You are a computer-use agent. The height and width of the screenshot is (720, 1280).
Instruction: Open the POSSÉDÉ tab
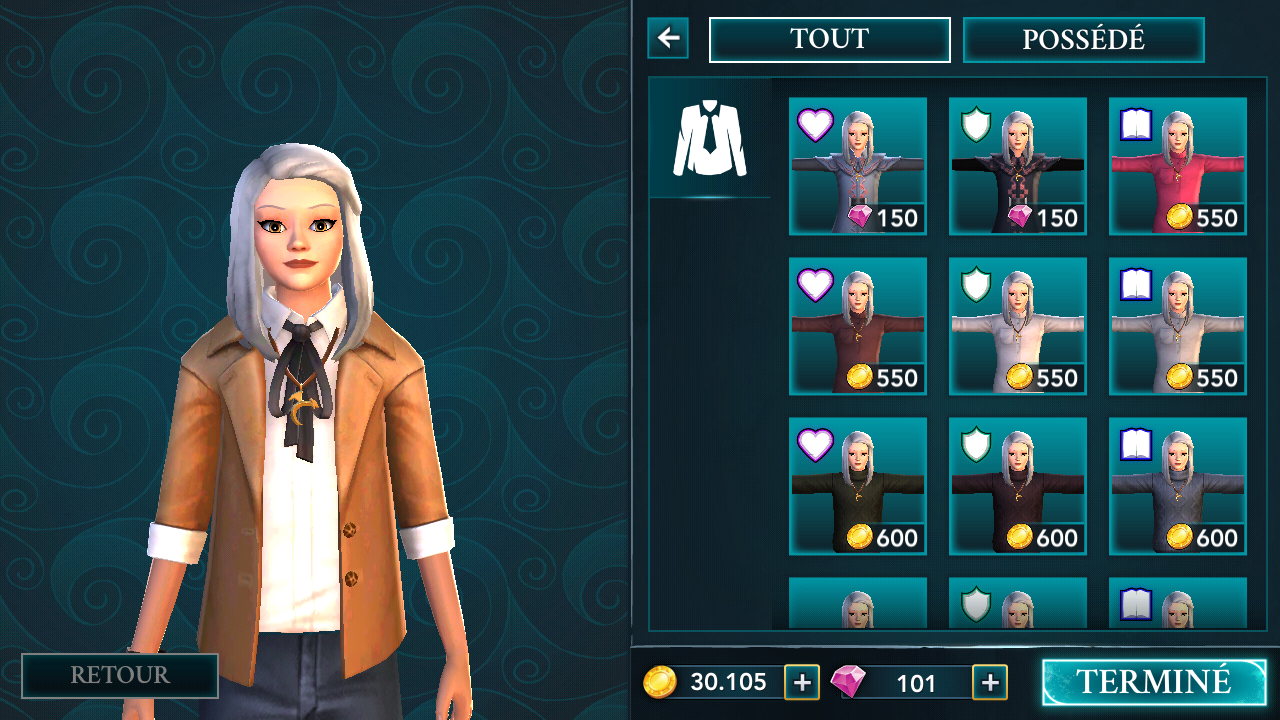(1083, 40)
